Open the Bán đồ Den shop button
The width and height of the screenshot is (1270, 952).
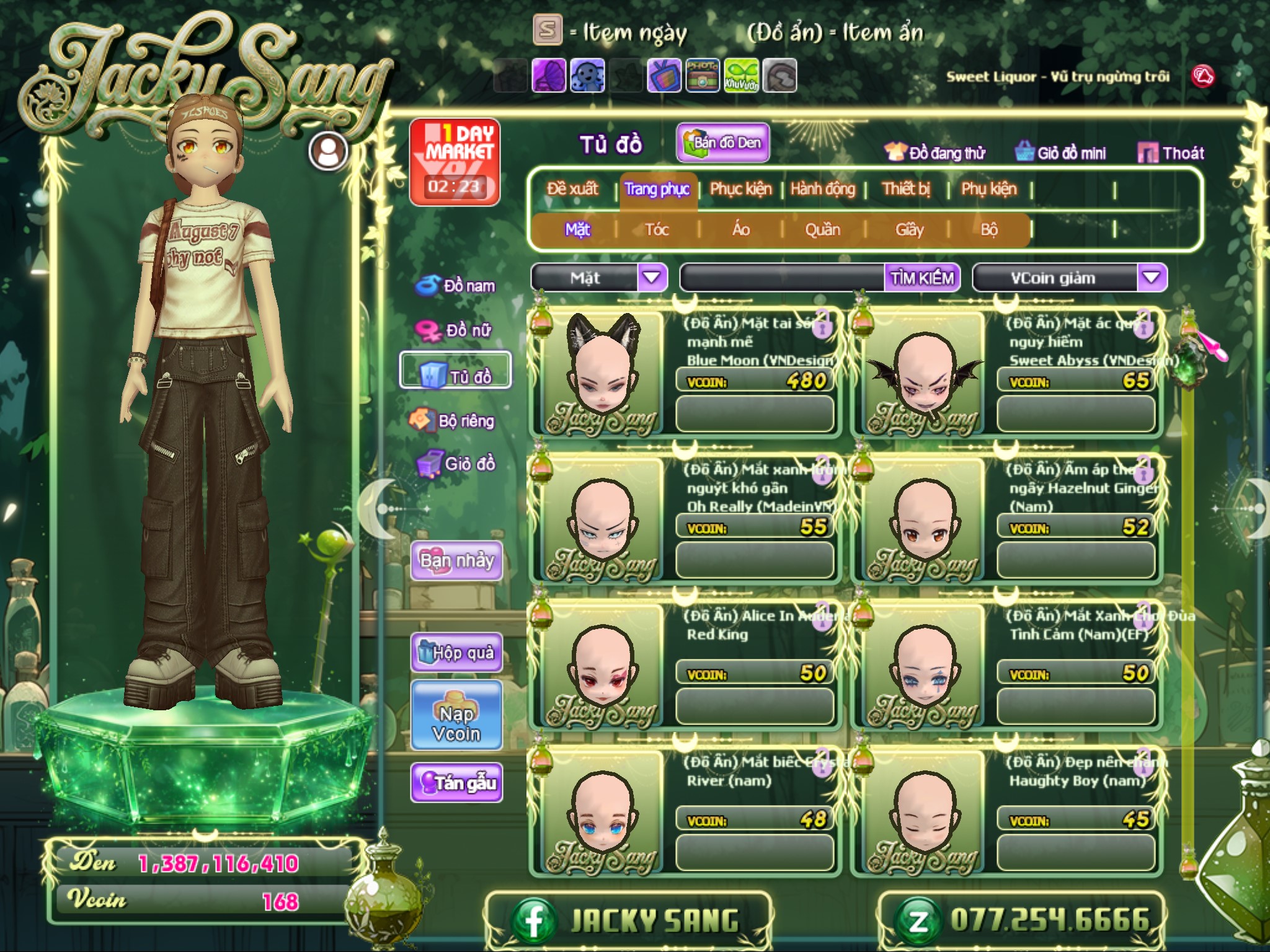(723, 143)
